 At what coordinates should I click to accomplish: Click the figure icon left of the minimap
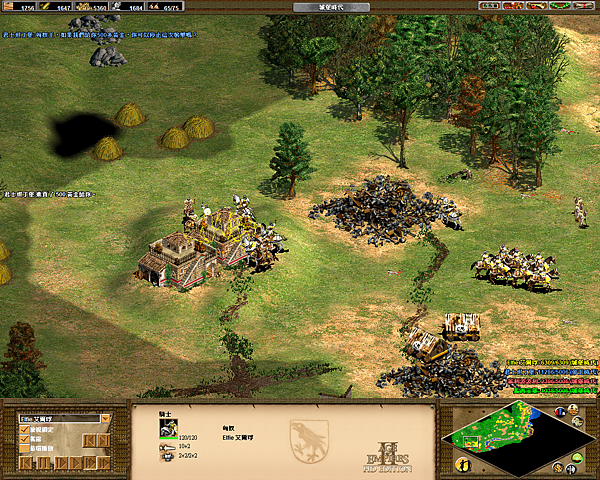pyautogui.click(x=463, y=465)
